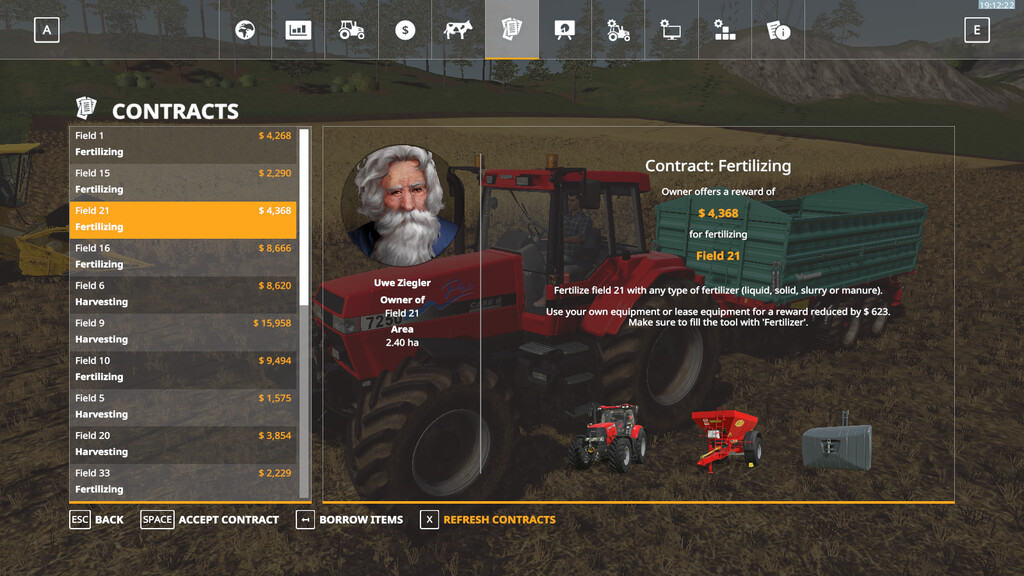The width and height of the screenshot is (1024, 576).
Task: Switch to the bar chart prices tab
Action: pos(298,30)
